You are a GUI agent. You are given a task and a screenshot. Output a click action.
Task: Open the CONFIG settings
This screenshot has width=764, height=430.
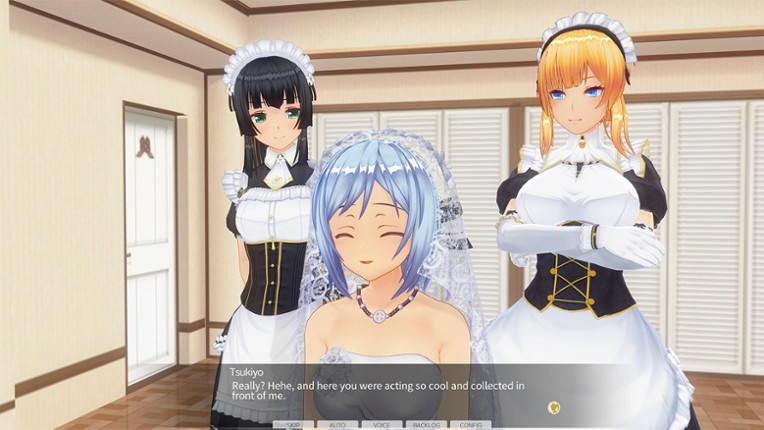(471, 425)
